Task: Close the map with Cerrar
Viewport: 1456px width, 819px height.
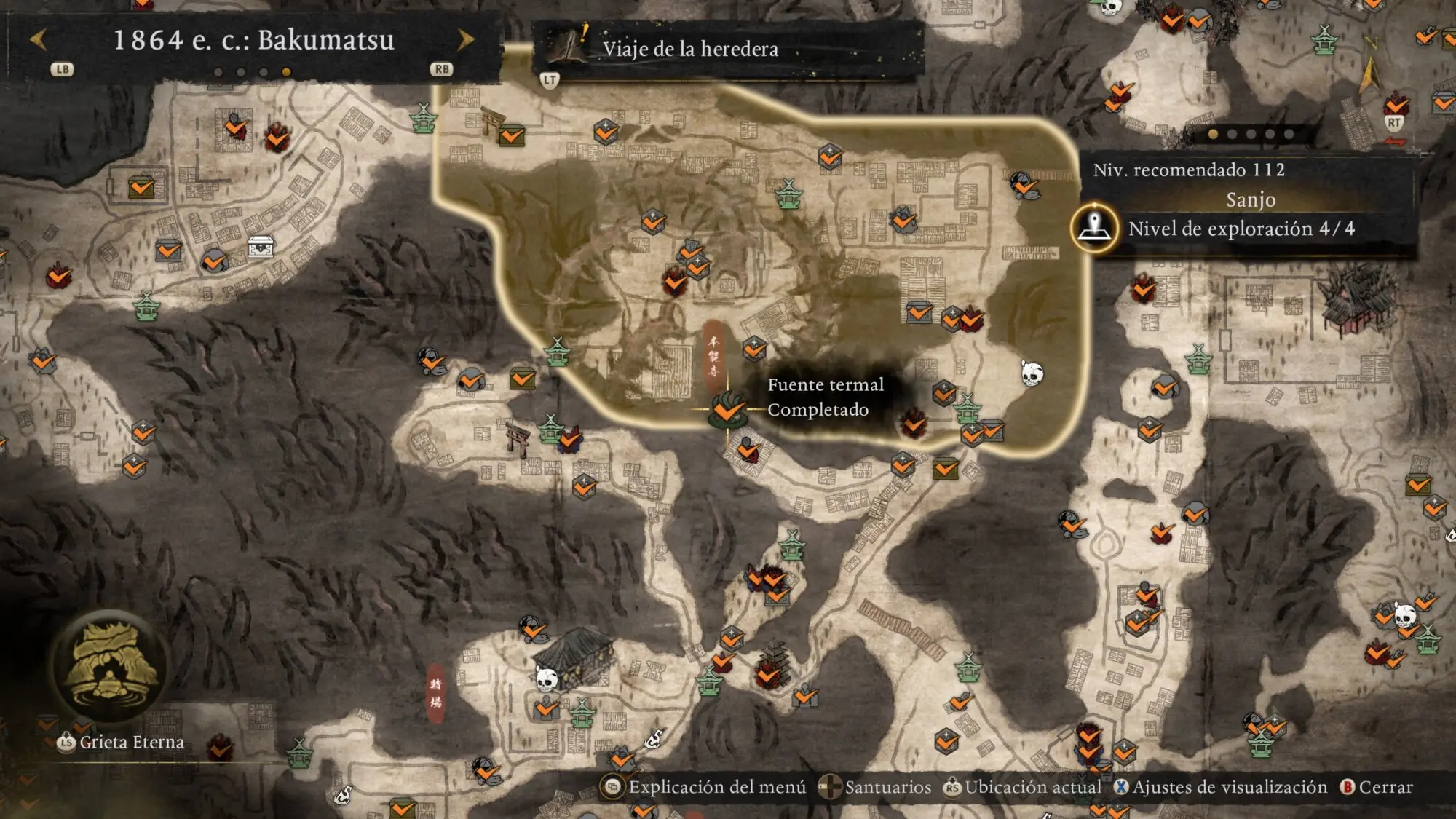Action: point(1376,787)
